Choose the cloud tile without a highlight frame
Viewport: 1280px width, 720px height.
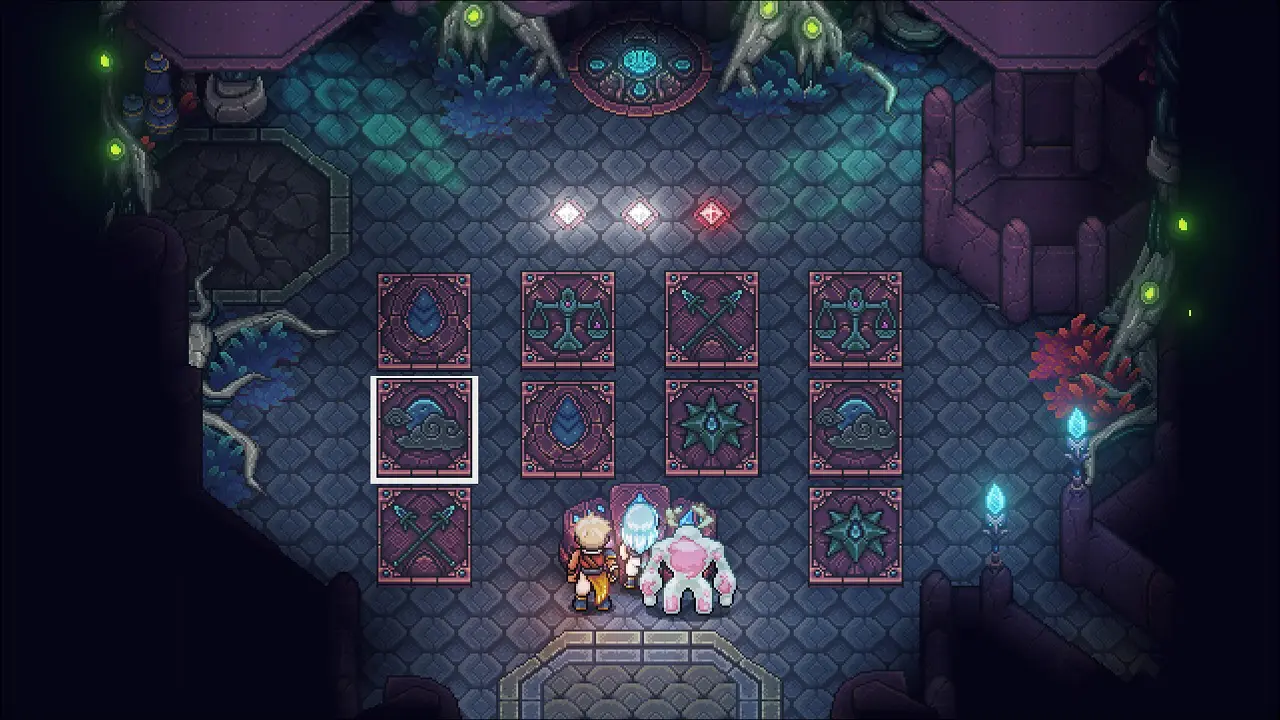[856, 428]
